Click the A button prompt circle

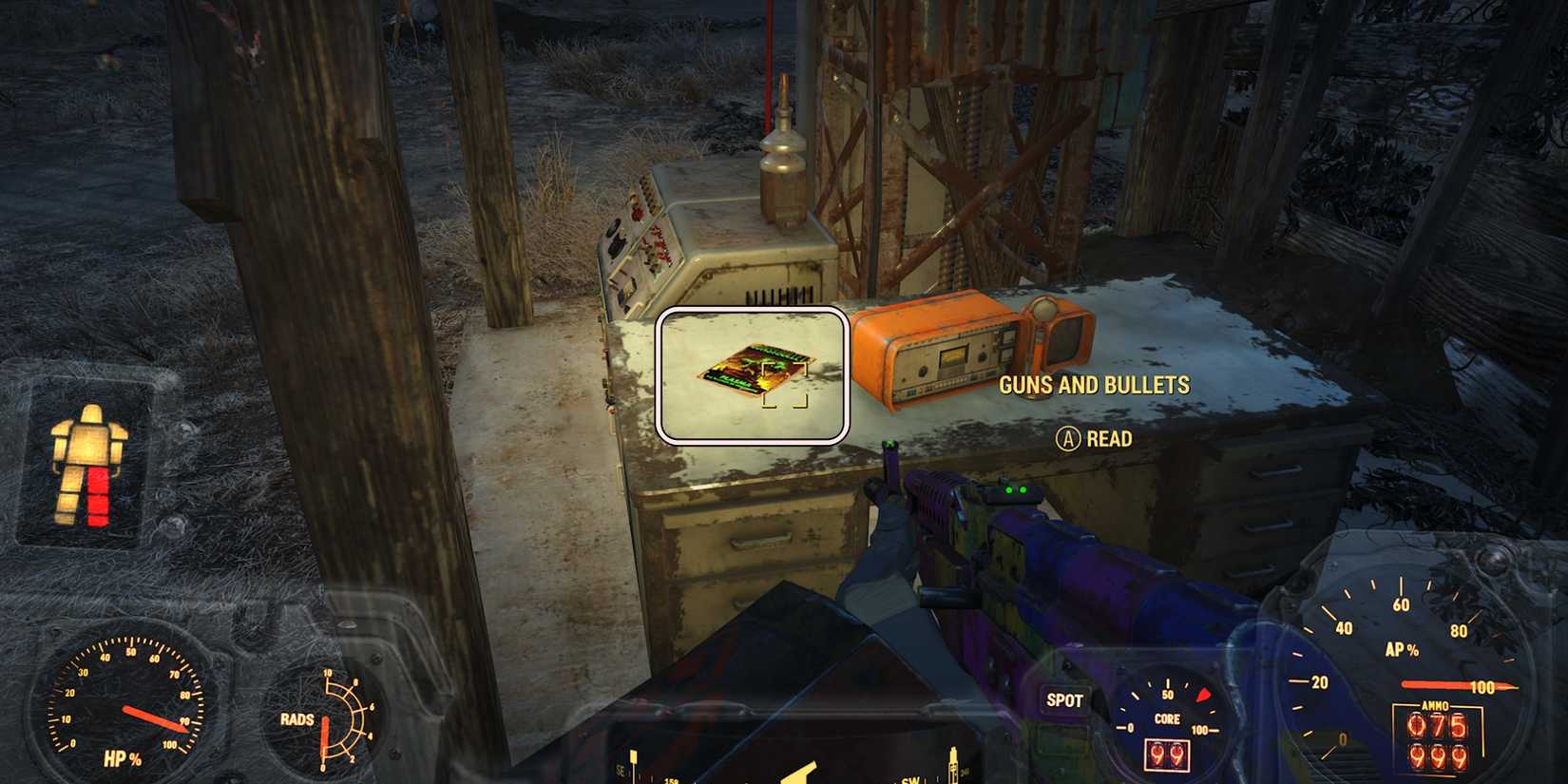coord(1069,439)
